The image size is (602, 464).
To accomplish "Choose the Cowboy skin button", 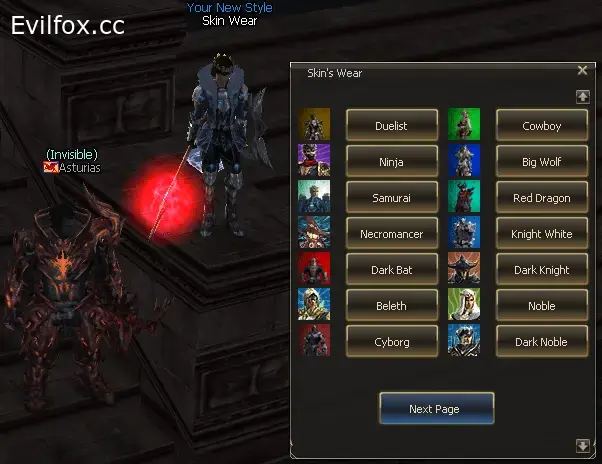I will tap(541, 126).
